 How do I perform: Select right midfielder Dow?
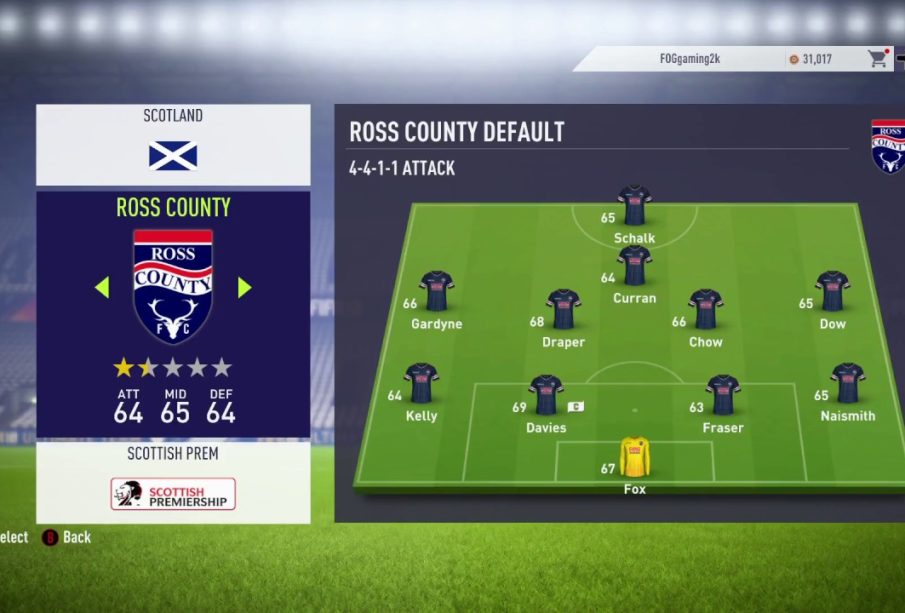point(832,291)
